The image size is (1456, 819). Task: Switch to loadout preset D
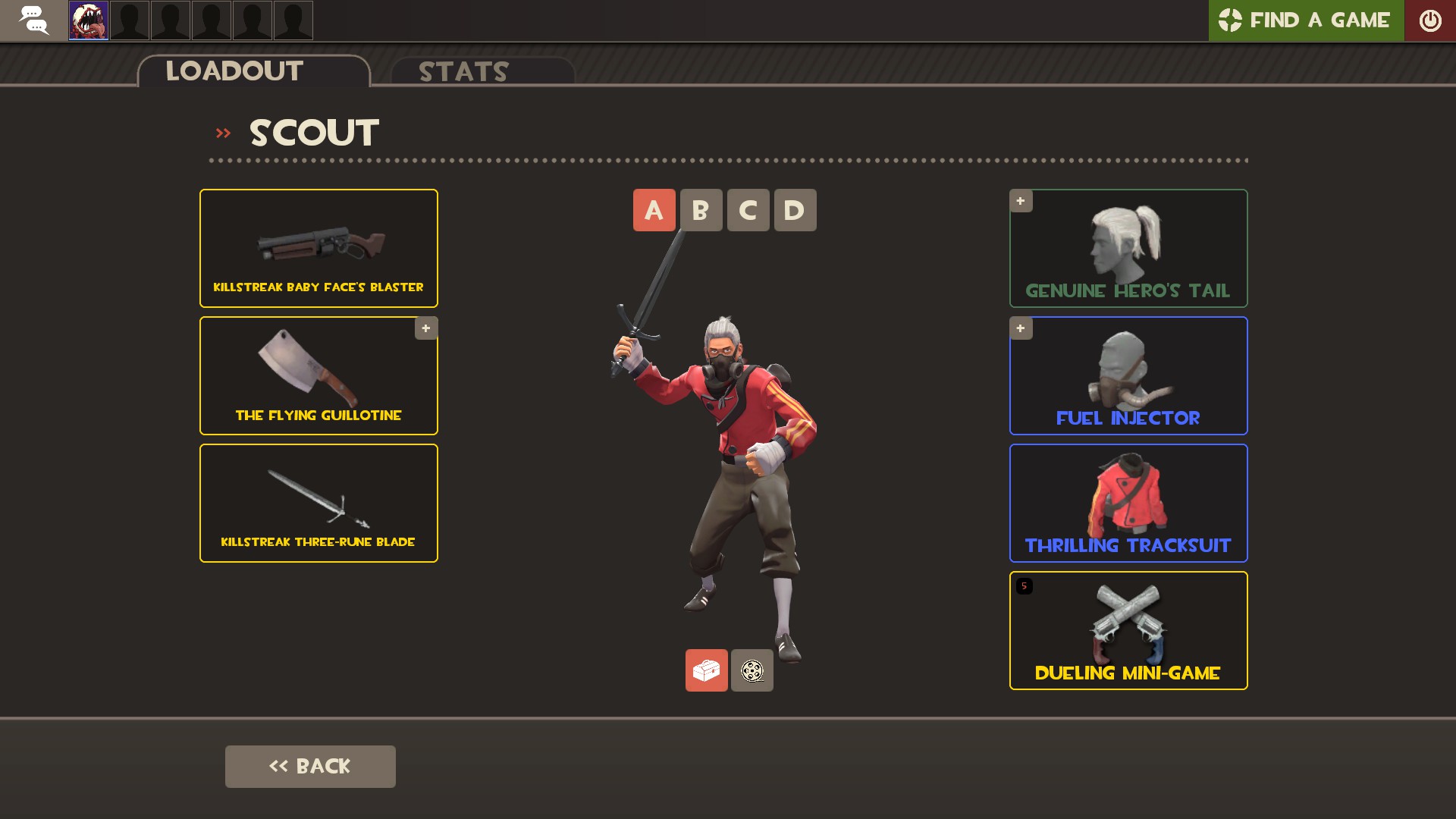click(x=795, y=210)
